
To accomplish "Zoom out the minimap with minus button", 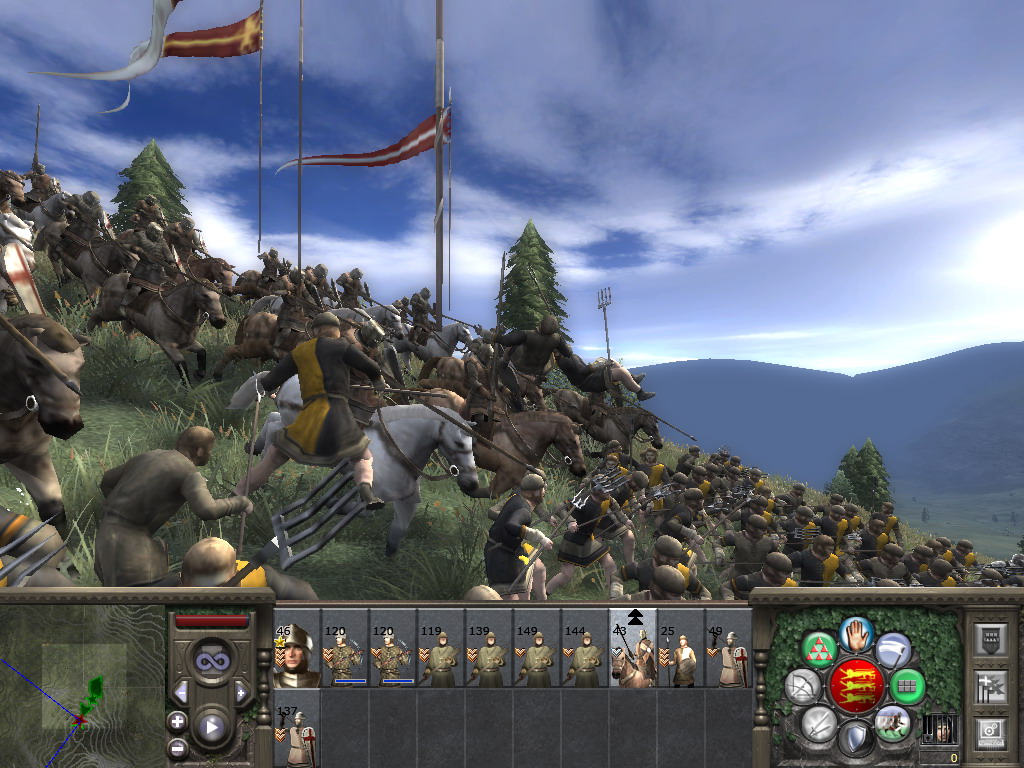I will pyautogui.click(x=178, y=746).
